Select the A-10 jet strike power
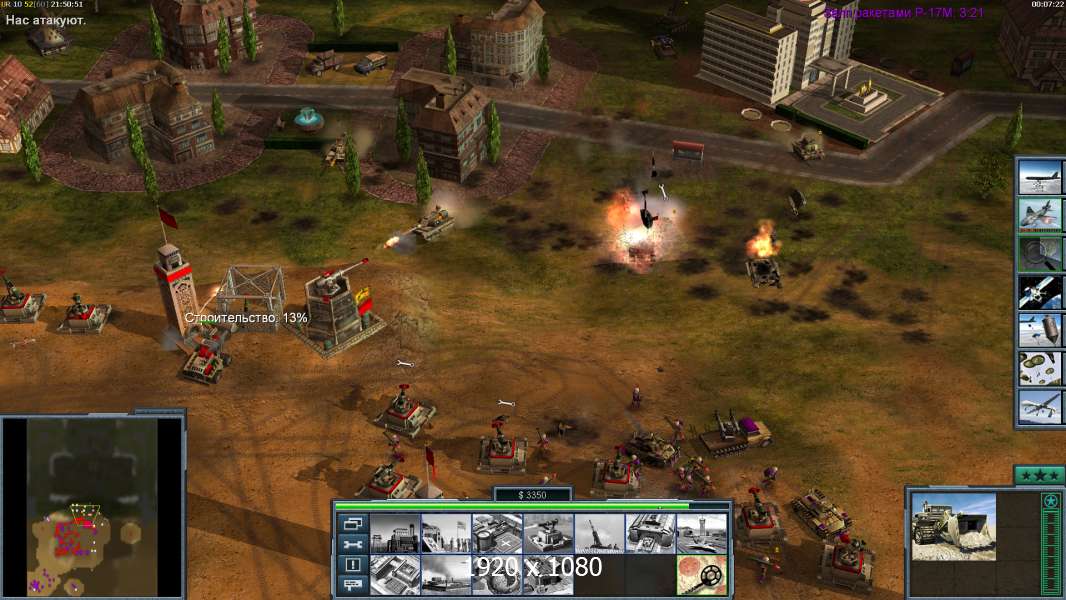This screenshot has width=1066, height=600. coord(1040,215)
